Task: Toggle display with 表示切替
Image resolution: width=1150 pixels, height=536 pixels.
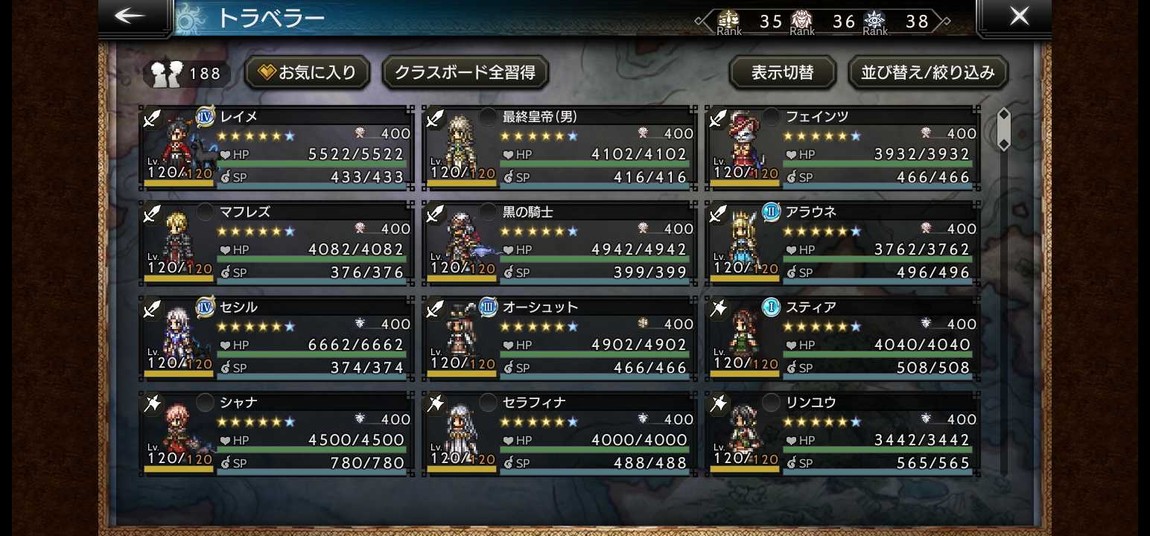Action: click(782, 73)
